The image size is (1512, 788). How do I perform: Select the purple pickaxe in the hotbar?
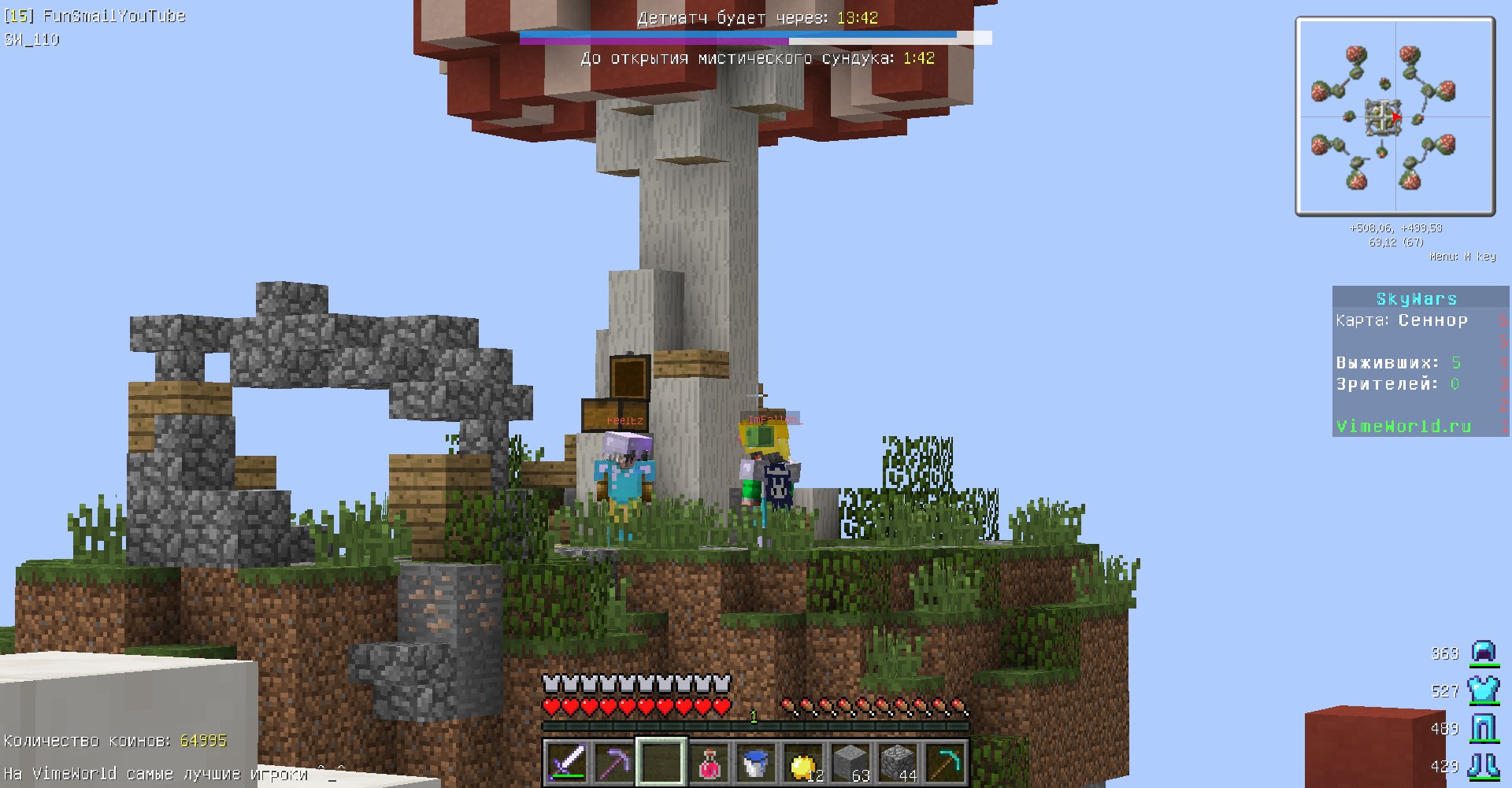pyautogui.click(x=613, y=760)
